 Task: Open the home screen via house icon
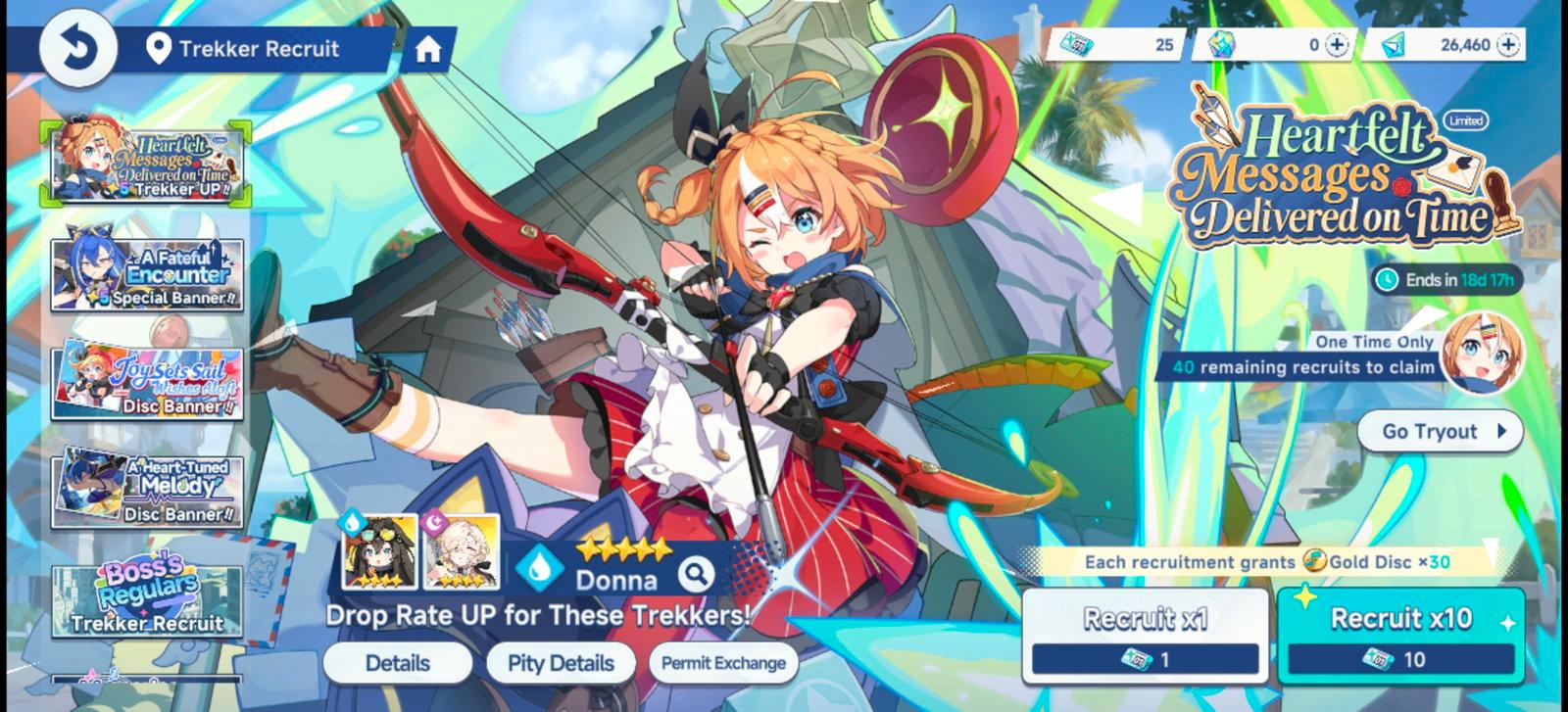tap(427, 49)
